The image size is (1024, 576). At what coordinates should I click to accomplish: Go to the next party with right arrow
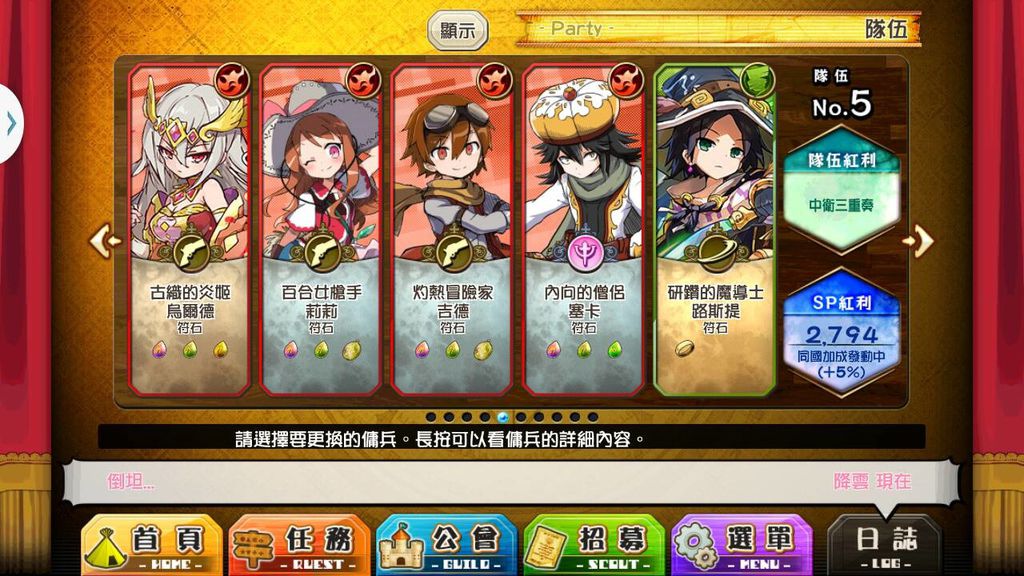click(x=921, y=240)
